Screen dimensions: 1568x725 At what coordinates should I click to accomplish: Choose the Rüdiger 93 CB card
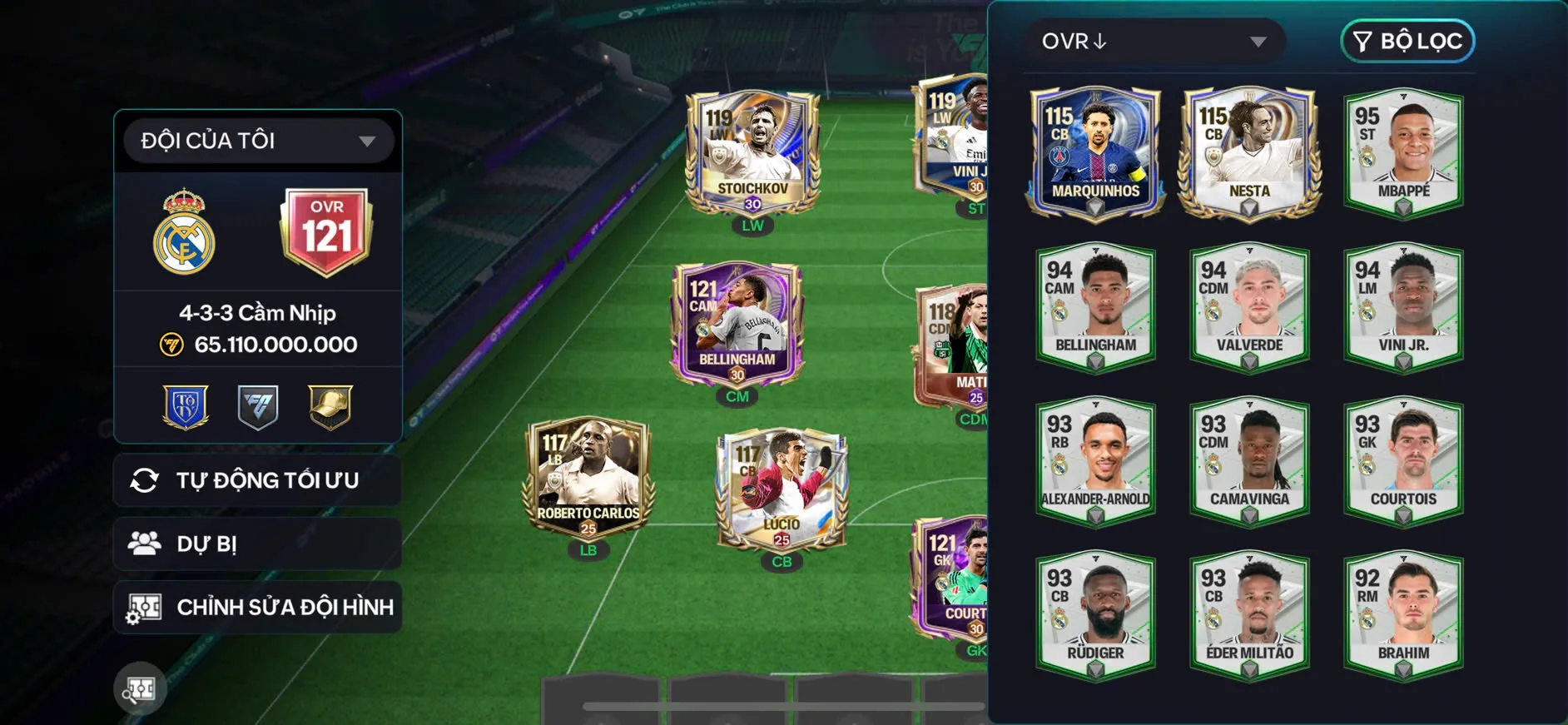pyautogui.click(x=1095, y=615)
